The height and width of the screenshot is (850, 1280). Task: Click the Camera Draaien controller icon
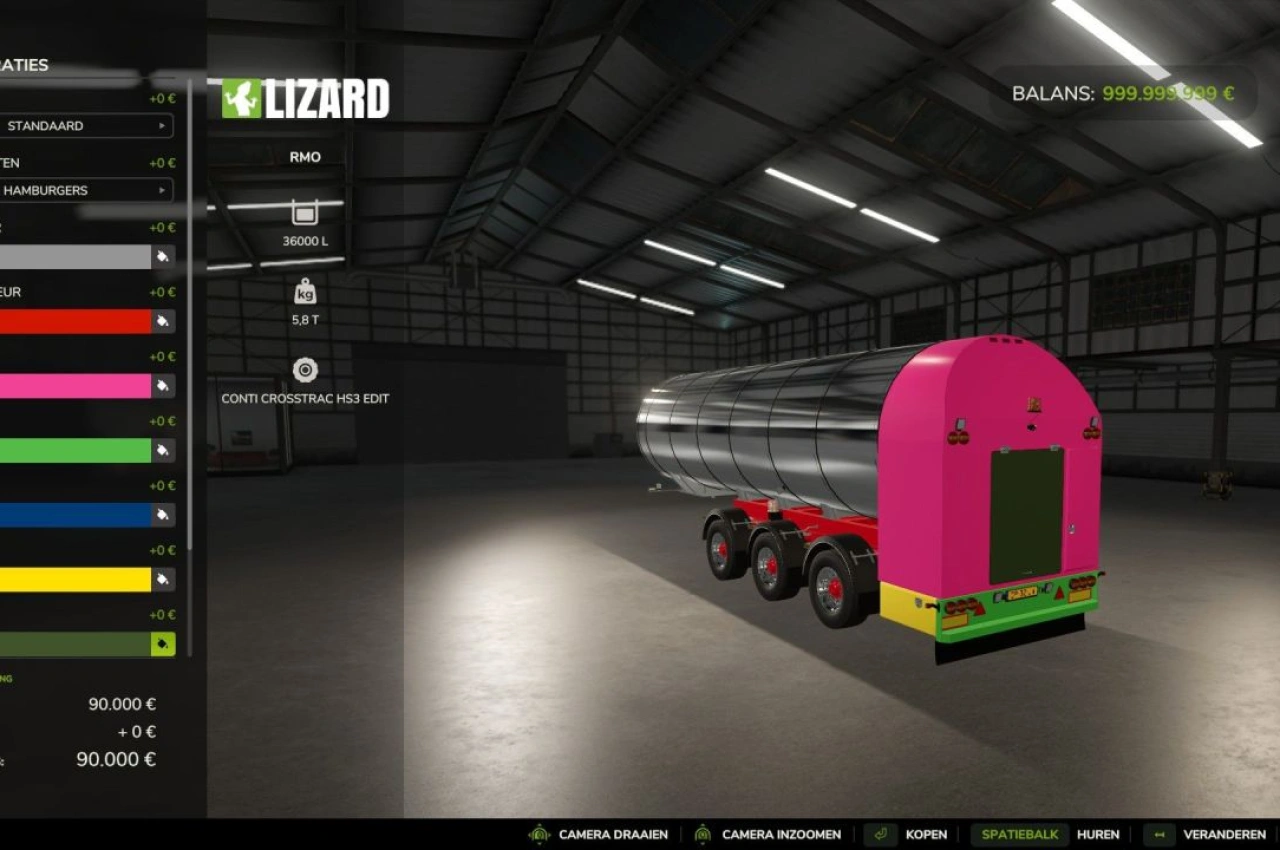[542, 834]
